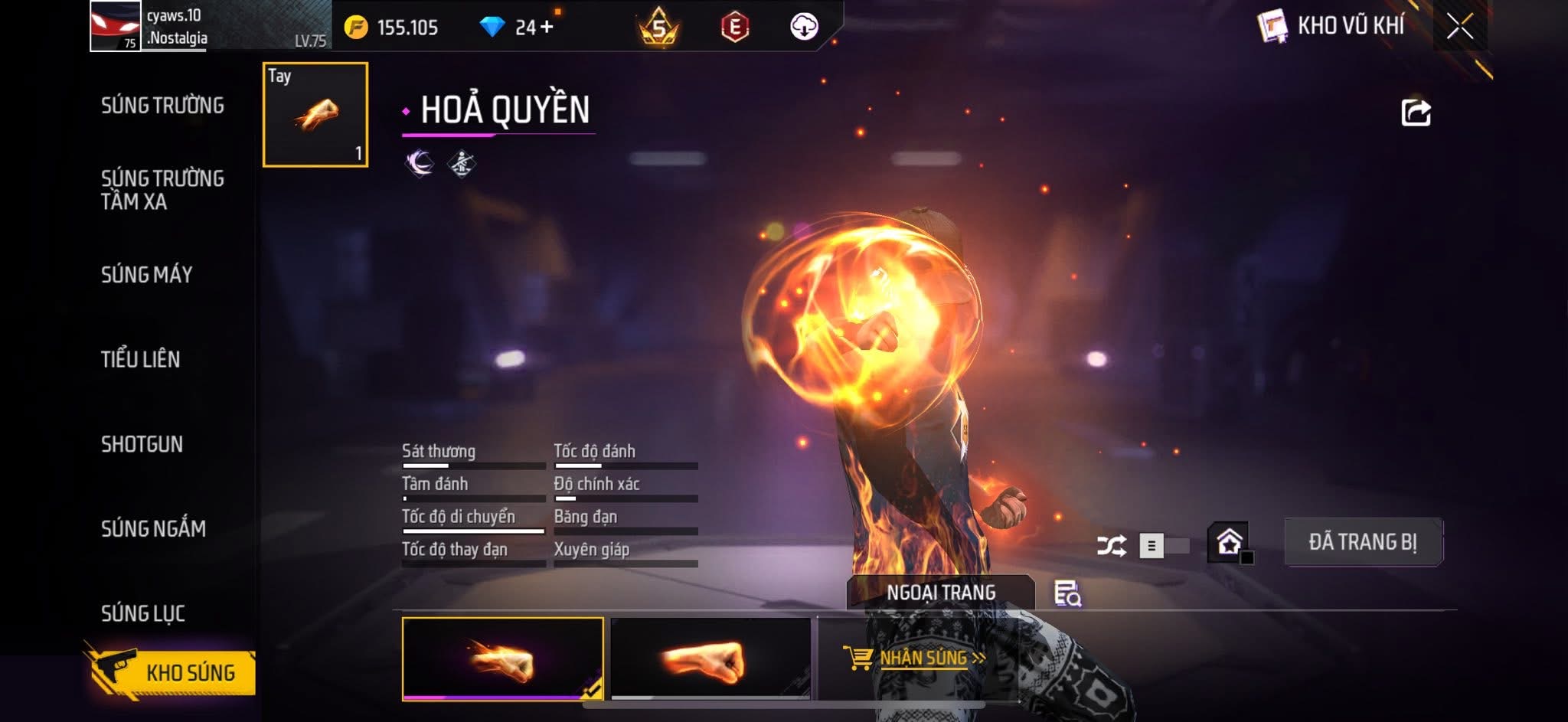Toggle the random skin shuffle switch

tap(1162, 546)
